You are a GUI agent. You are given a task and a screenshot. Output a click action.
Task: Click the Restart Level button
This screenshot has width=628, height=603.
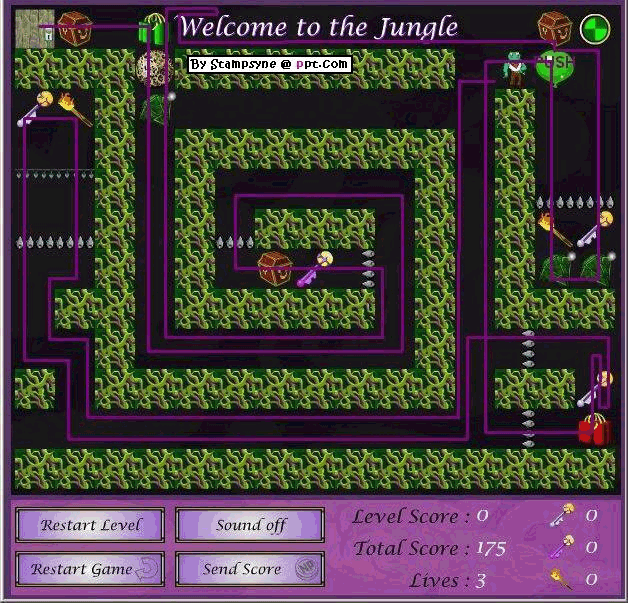[91, 525]
